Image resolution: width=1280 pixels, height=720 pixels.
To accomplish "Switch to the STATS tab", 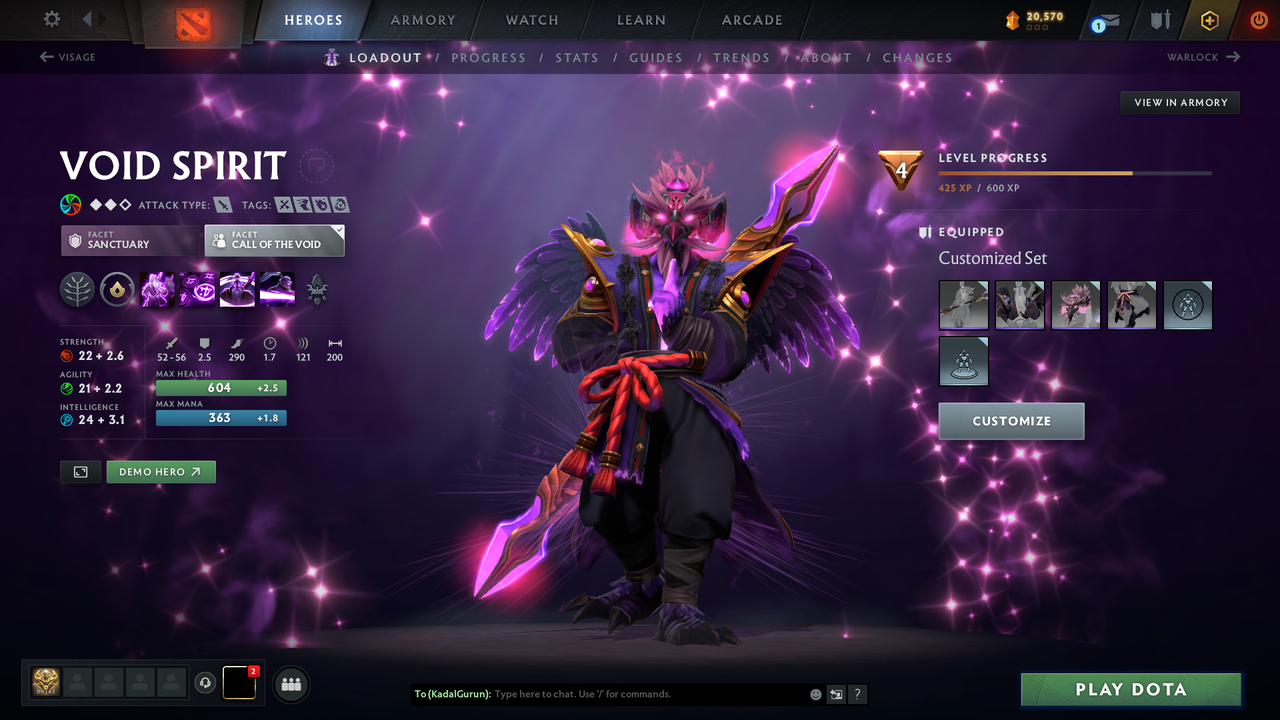I will [x=577, y=57].
